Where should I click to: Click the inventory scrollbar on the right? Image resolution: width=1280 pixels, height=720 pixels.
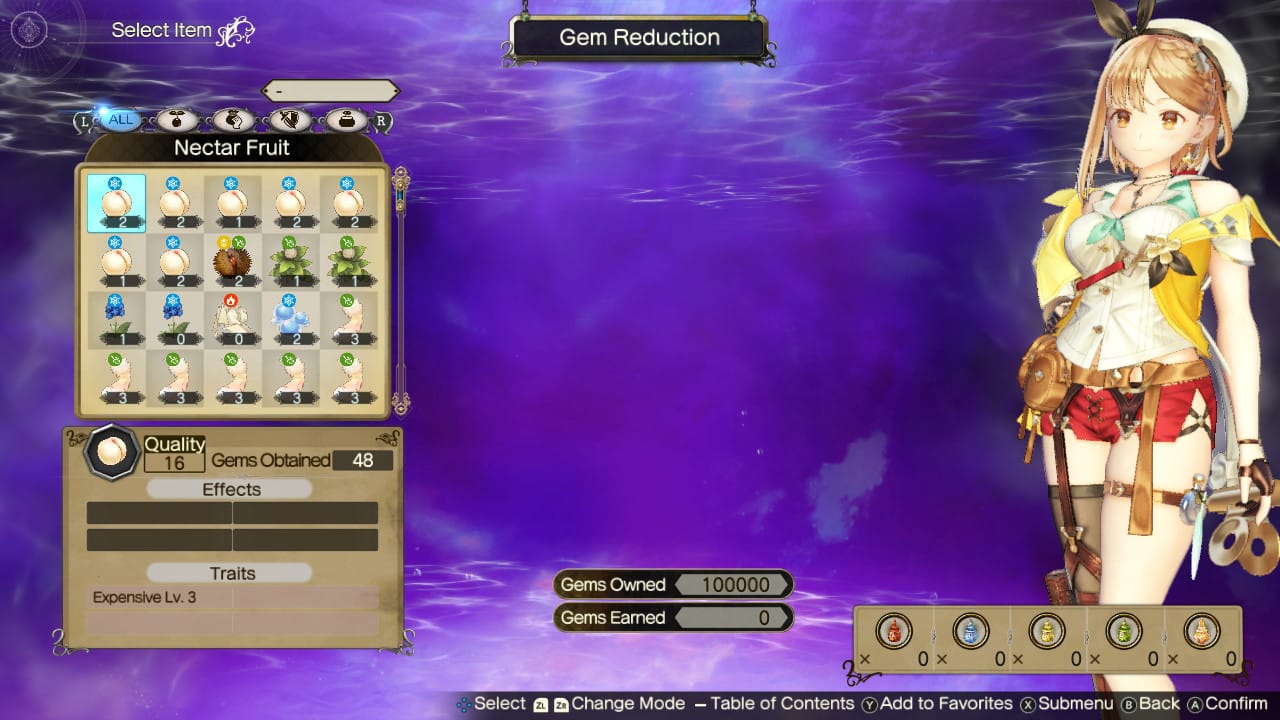400,290
